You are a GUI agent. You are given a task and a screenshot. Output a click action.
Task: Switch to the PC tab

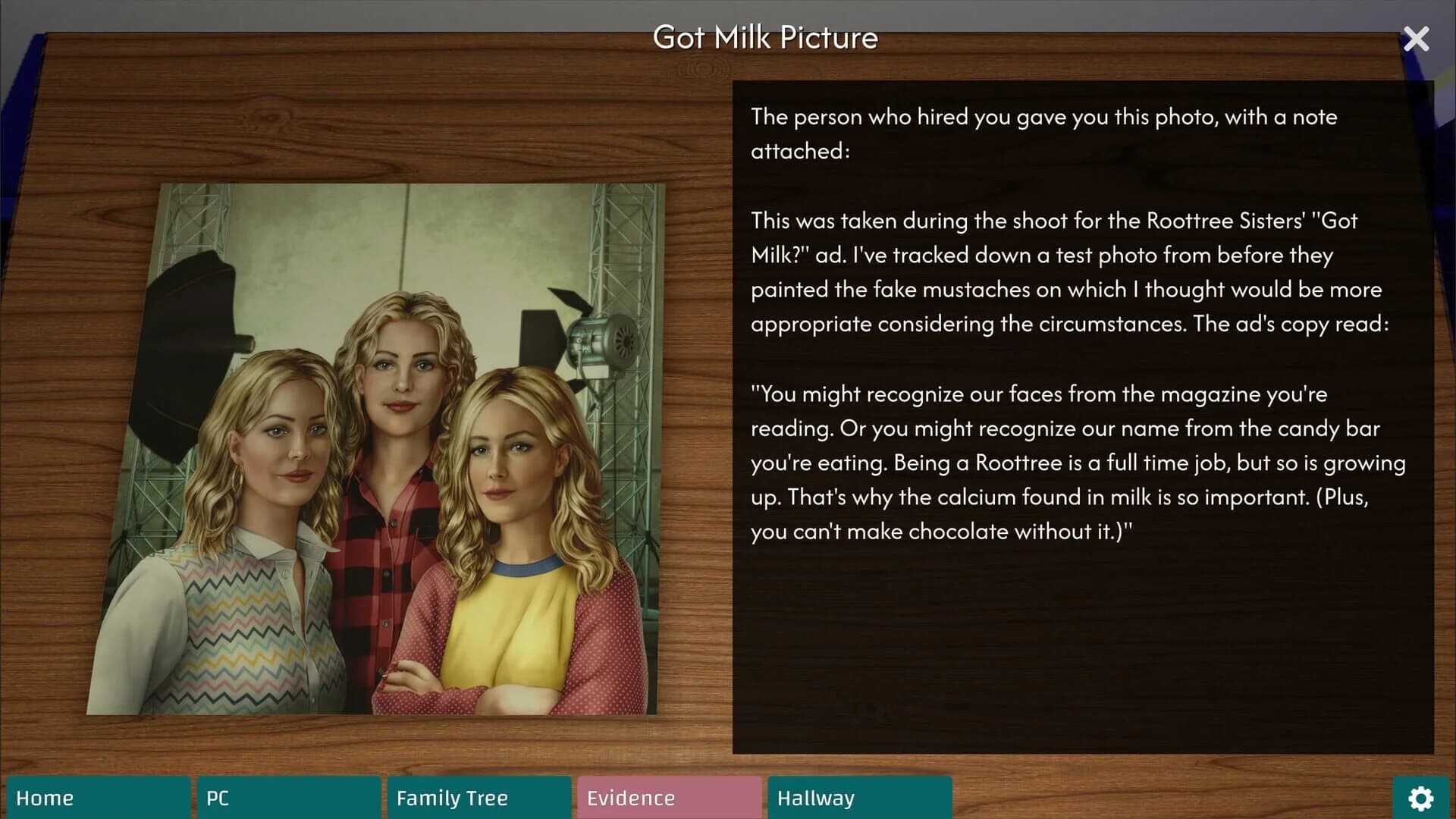(x=288, y=798)
